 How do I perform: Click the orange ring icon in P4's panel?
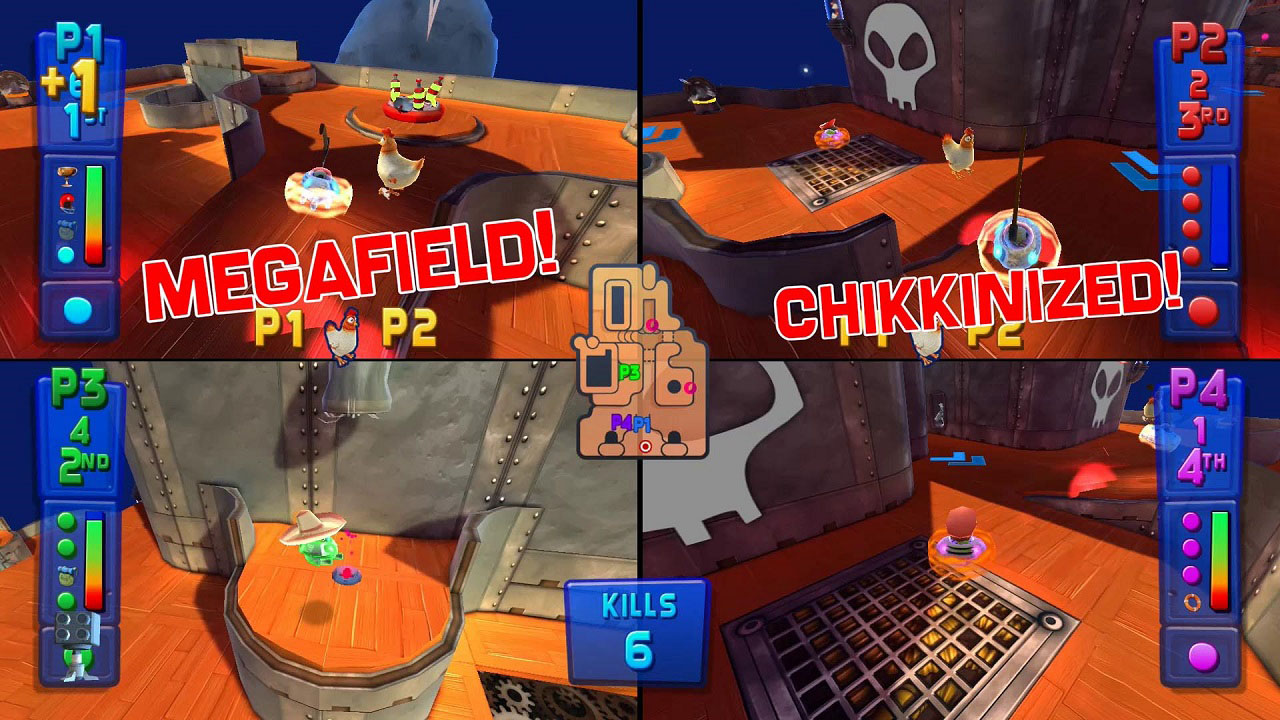point(1192,602)
